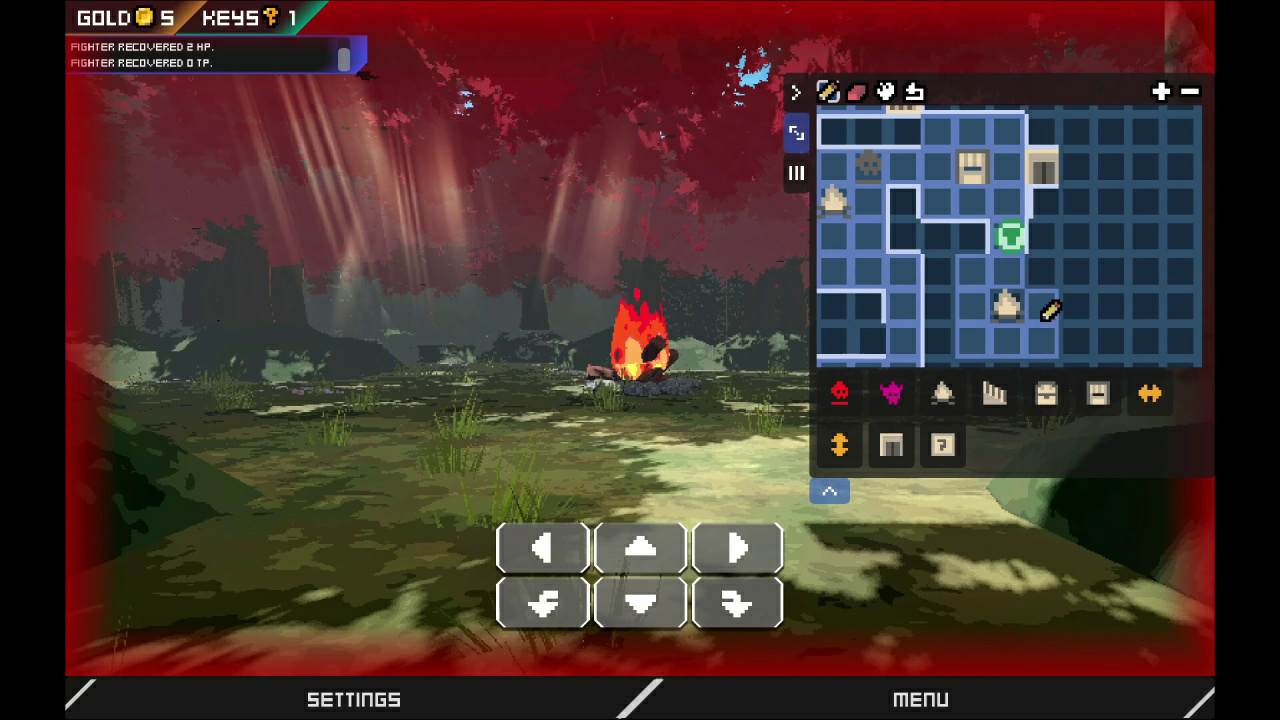The height and width of the screenshot is (720, 1280).
Task: Open the map color palette
Action: click(885, 92)
